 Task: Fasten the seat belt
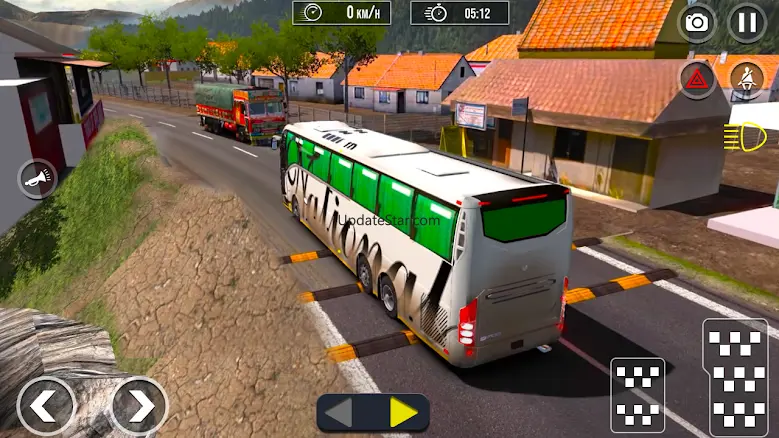746,80
